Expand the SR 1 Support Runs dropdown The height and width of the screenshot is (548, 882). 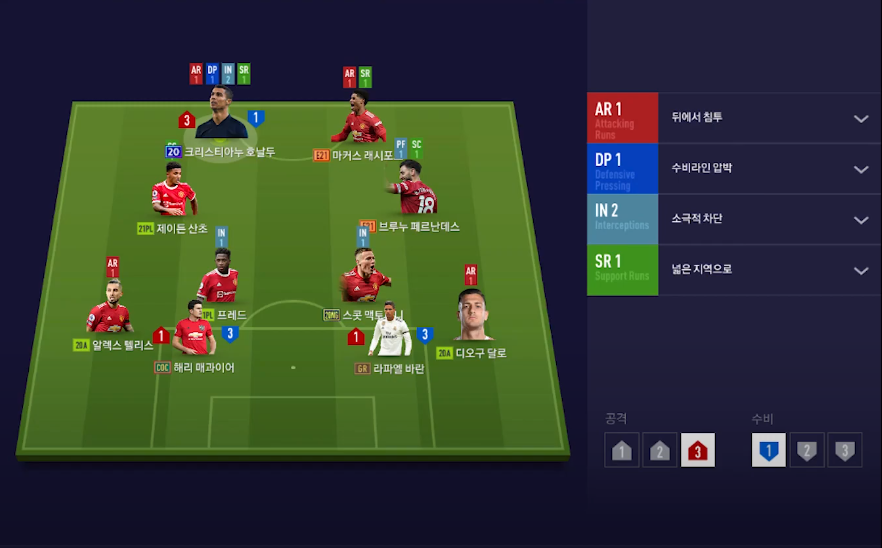click(860, 270)
